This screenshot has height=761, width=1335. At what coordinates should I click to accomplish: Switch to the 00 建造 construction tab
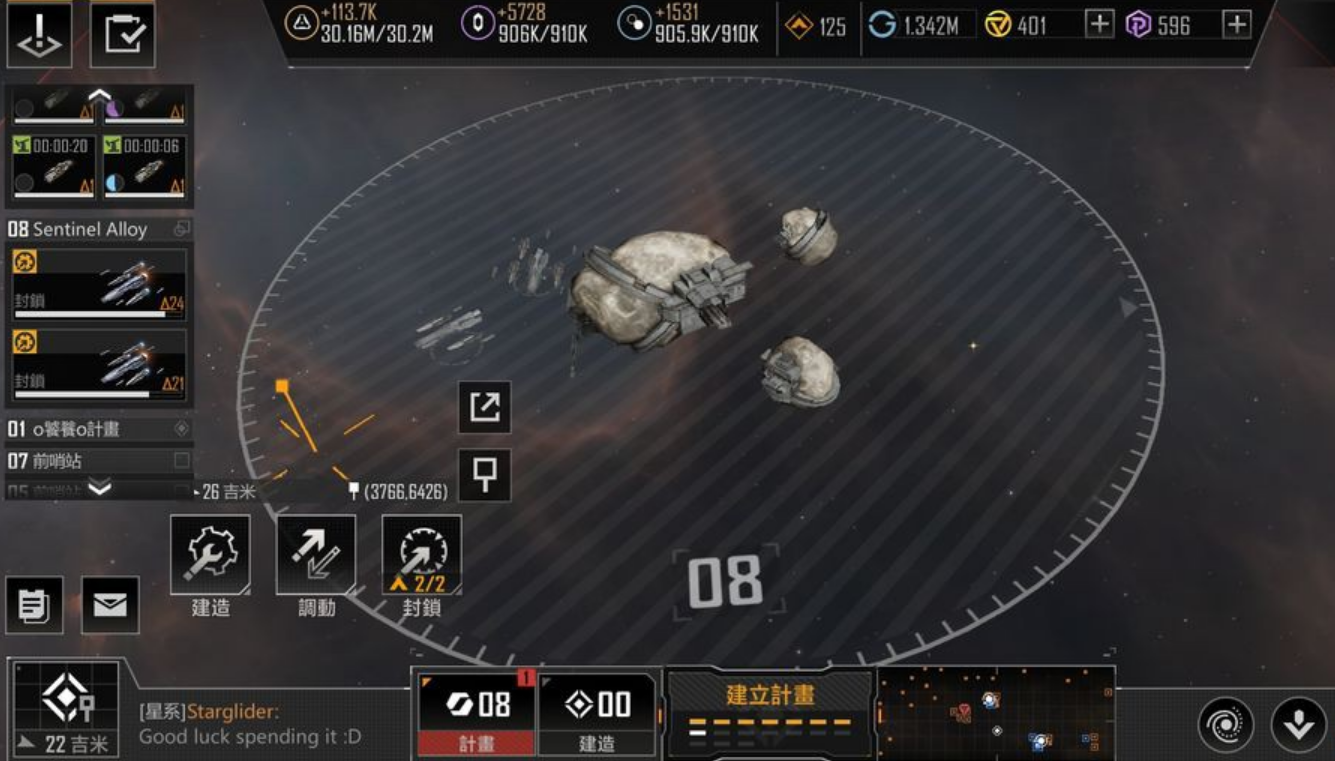pos(597,714)
